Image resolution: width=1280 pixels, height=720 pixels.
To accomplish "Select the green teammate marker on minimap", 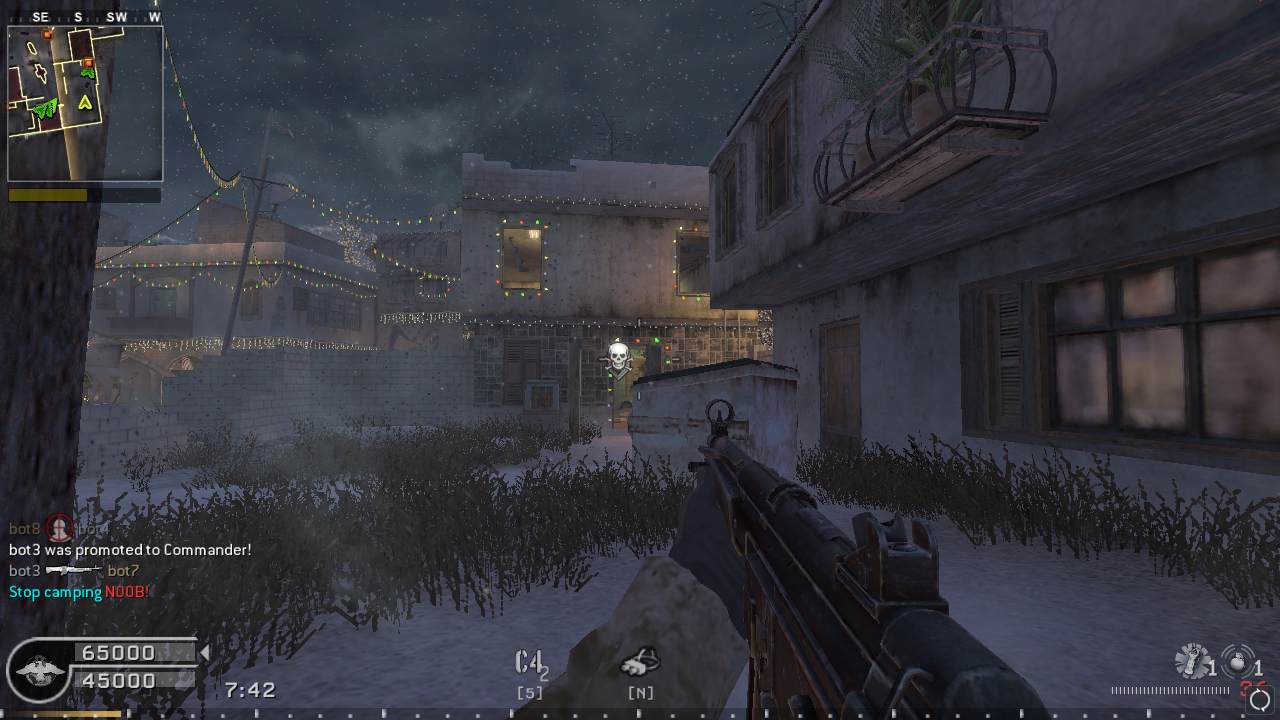I will pyautogui.click(x=42, y=109).
